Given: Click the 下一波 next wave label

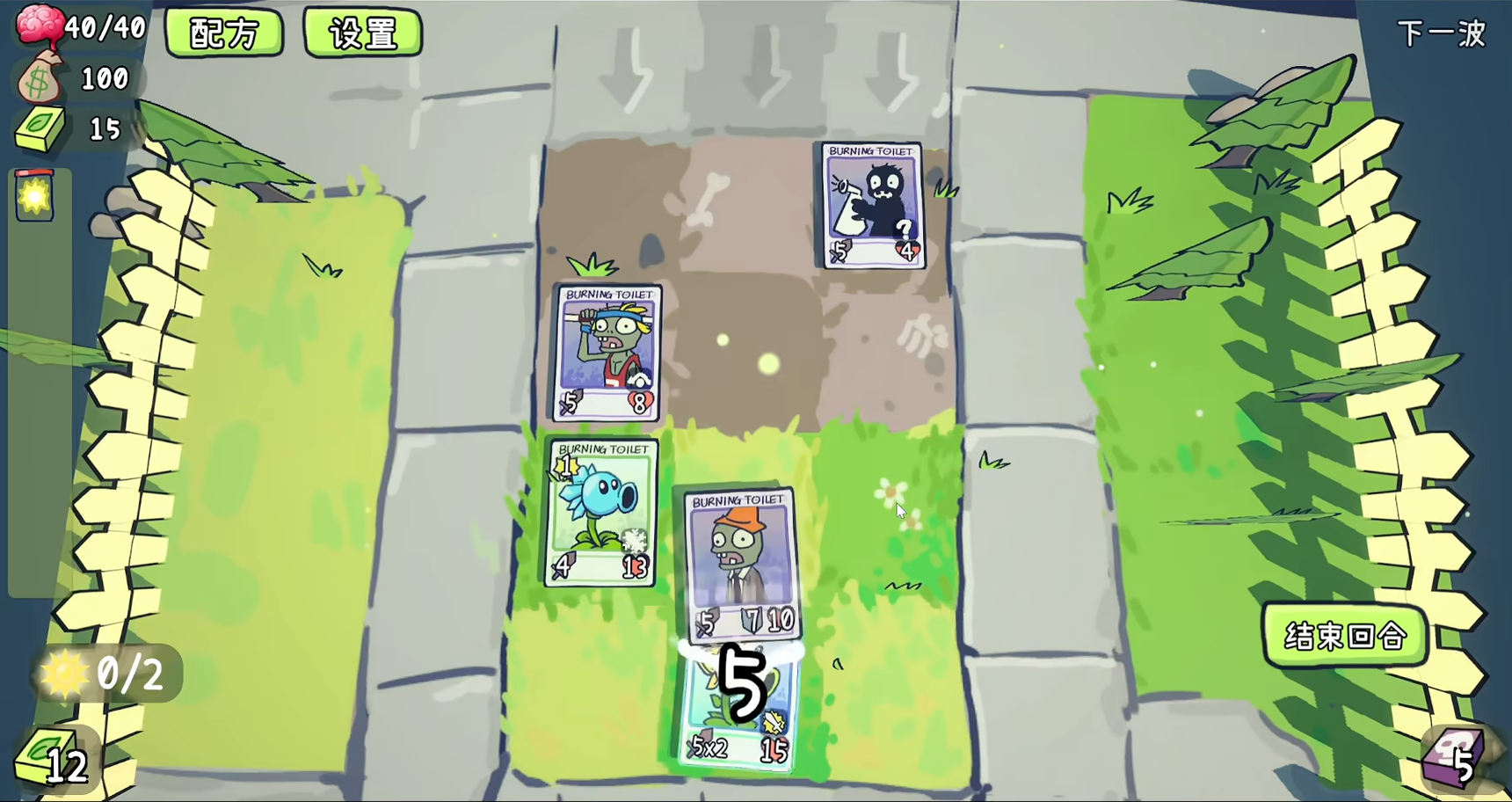Looking at the screenshot, I should point(1442,33).
